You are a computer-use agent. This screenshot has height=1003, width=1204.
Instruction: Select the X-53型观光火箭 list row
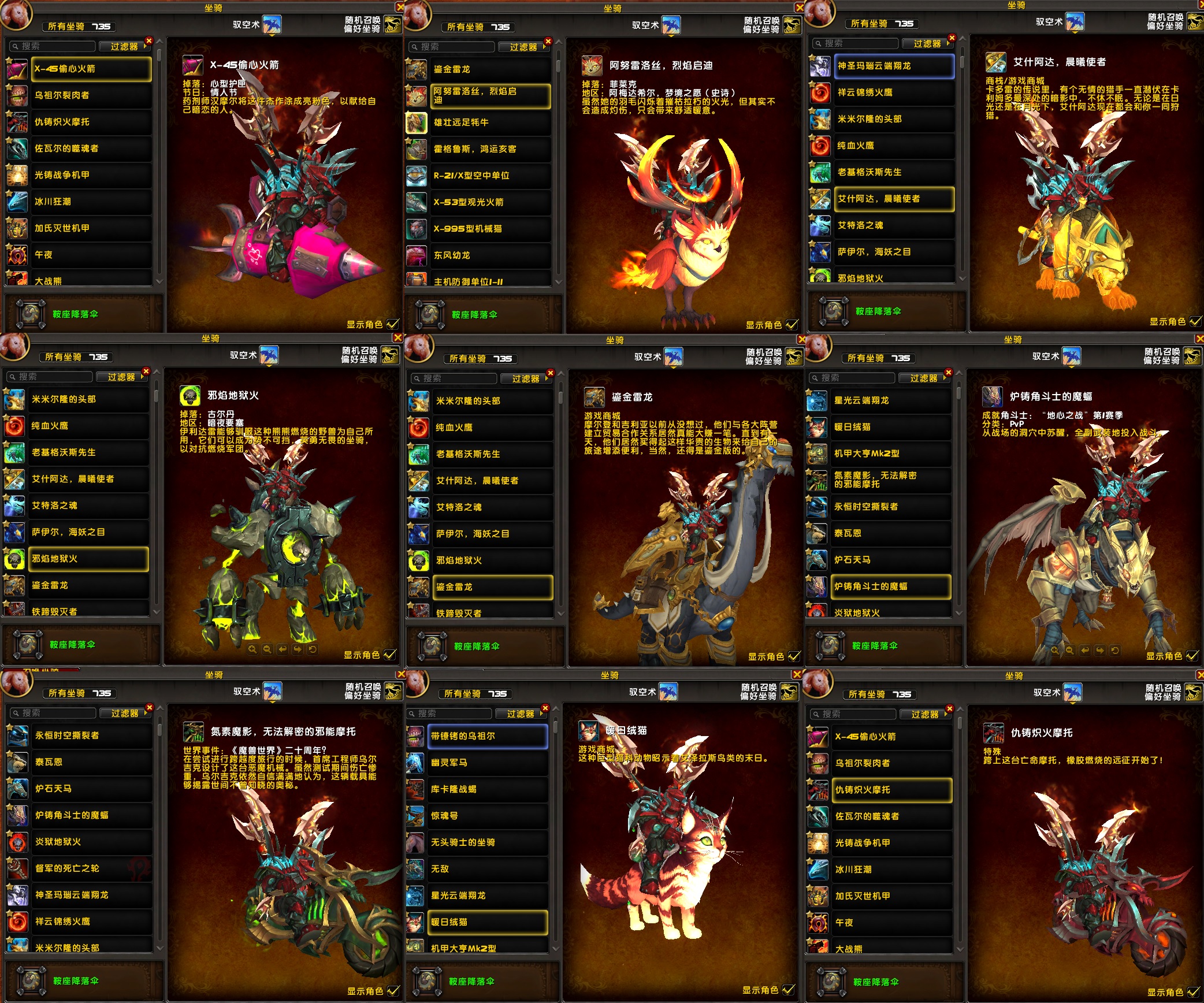tap(490, 202)
